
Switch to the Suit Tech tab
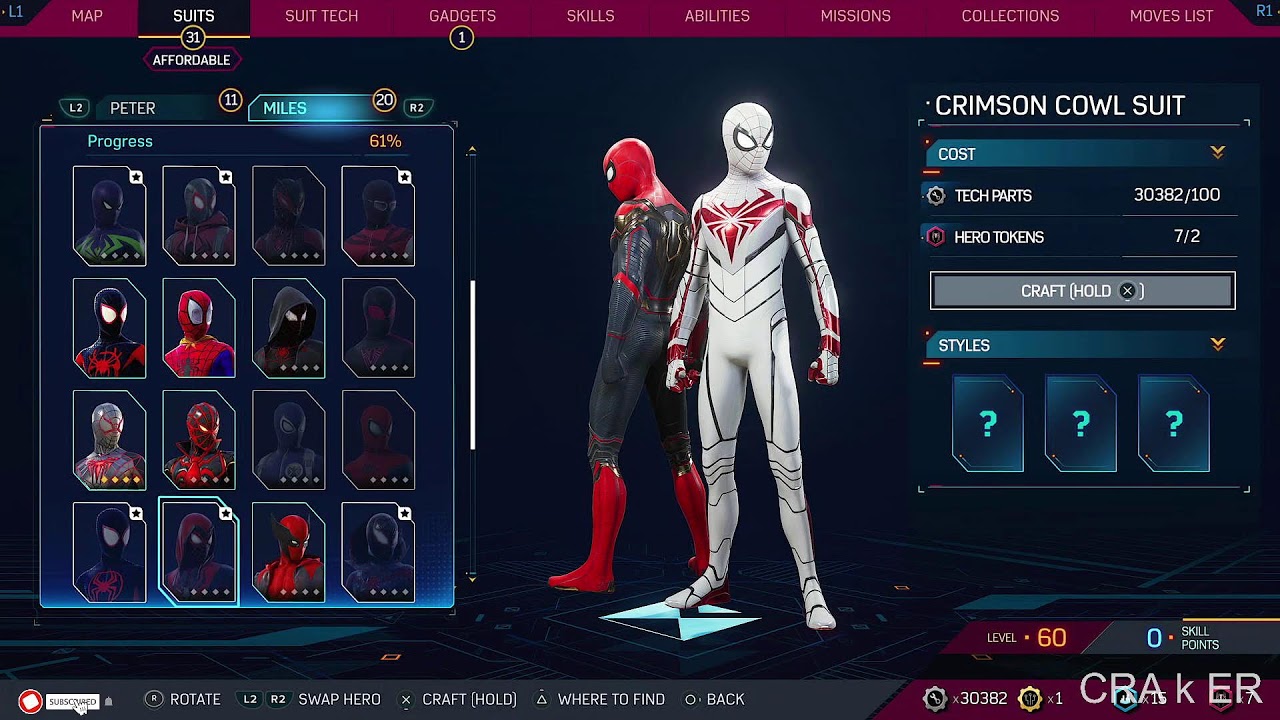click(x=321, y=16)
